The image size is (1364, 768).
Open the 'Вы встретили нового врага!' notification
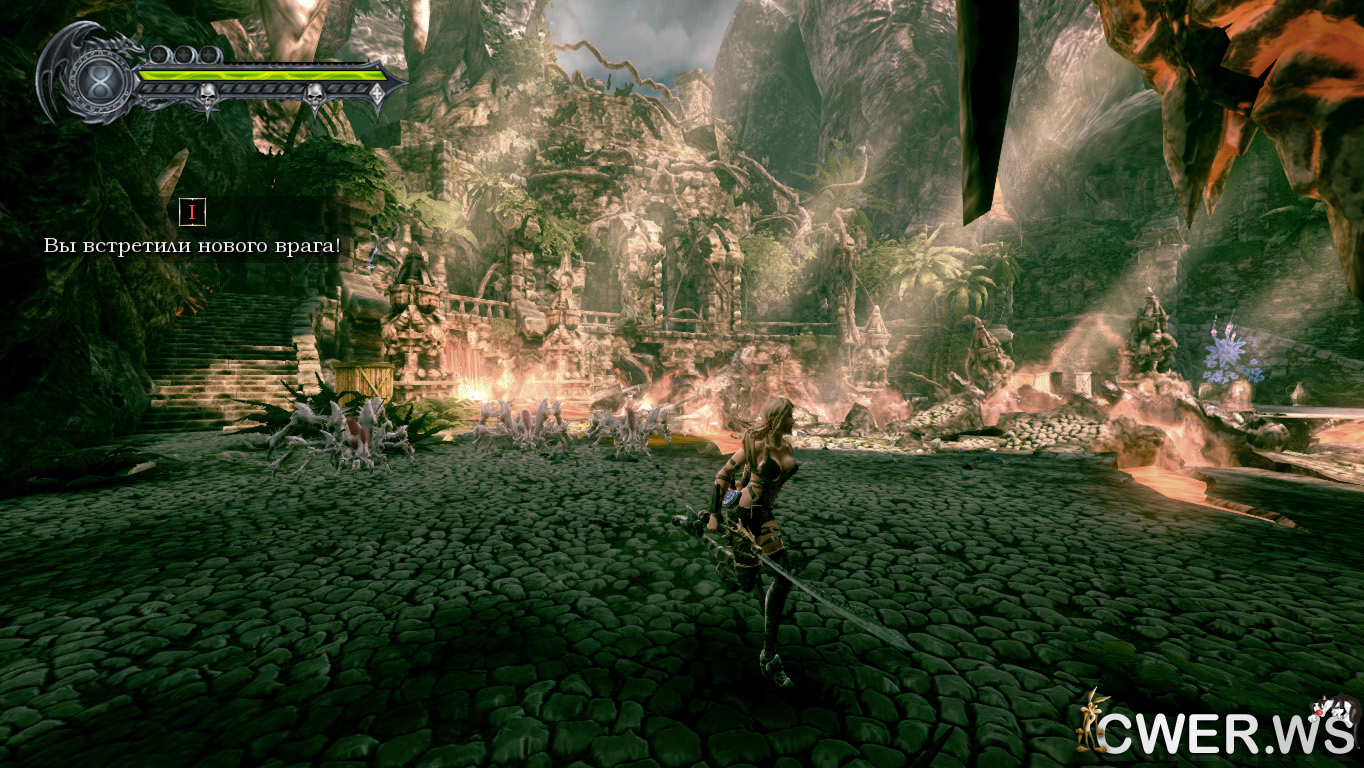(192, 244)
